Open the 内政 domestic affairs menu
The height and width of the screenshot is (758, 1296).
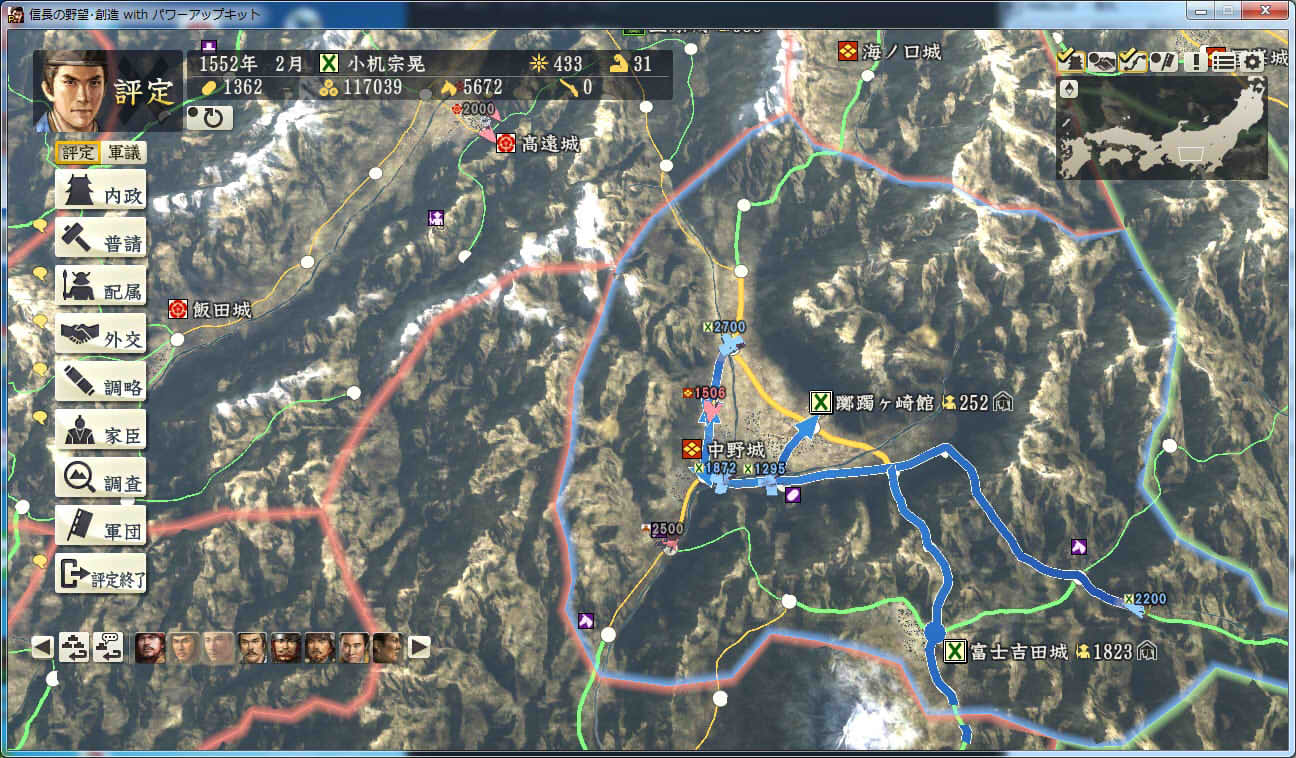point(101,194)
